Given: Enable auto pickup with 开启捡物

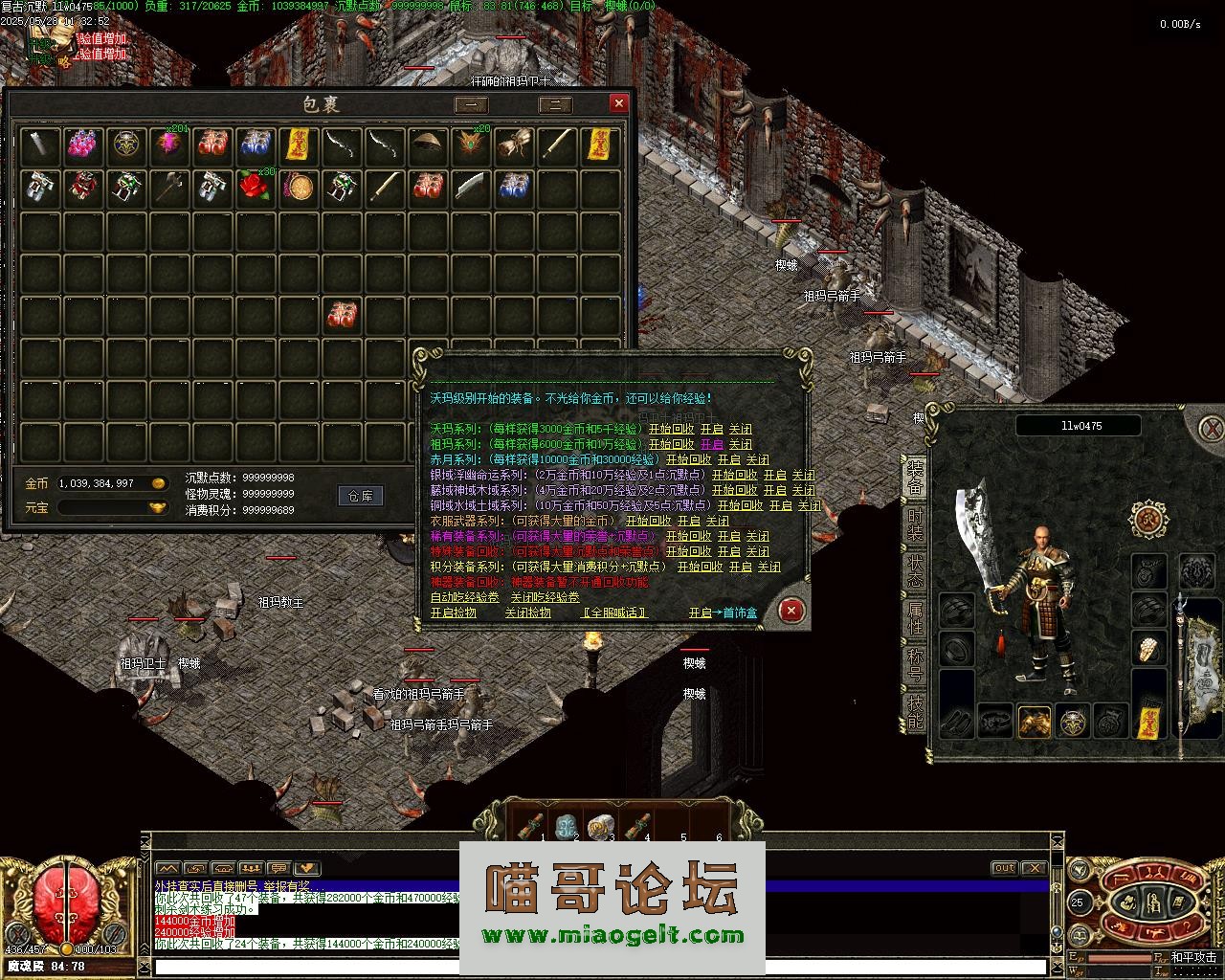Looking at the screenshot, I should pos(453,612).
